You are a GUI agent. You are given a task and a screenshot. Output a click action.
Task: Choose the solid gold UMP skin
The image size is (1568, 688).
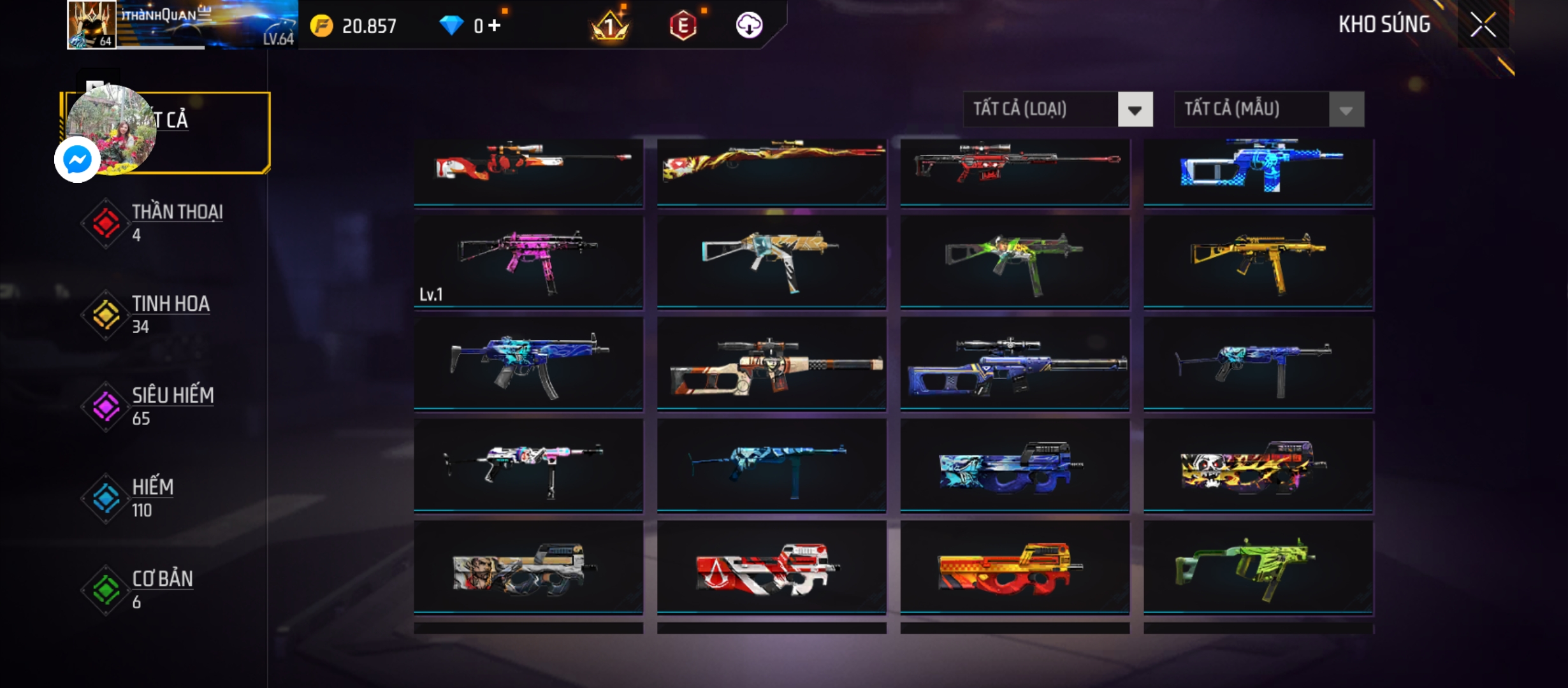(1258, 262)
